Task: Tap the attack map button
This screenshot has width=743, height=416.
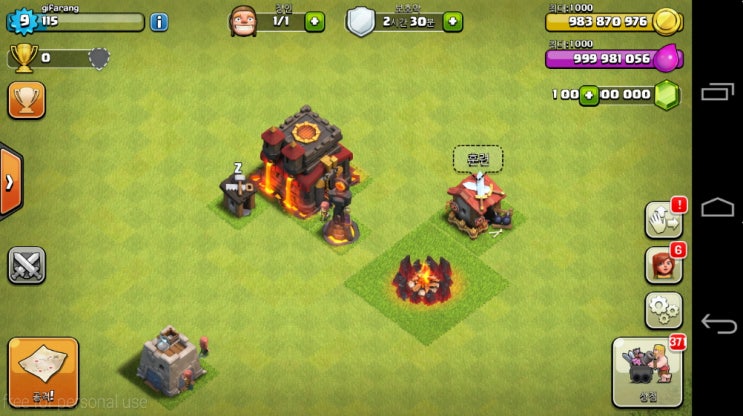Action: (x=43, y=372)
